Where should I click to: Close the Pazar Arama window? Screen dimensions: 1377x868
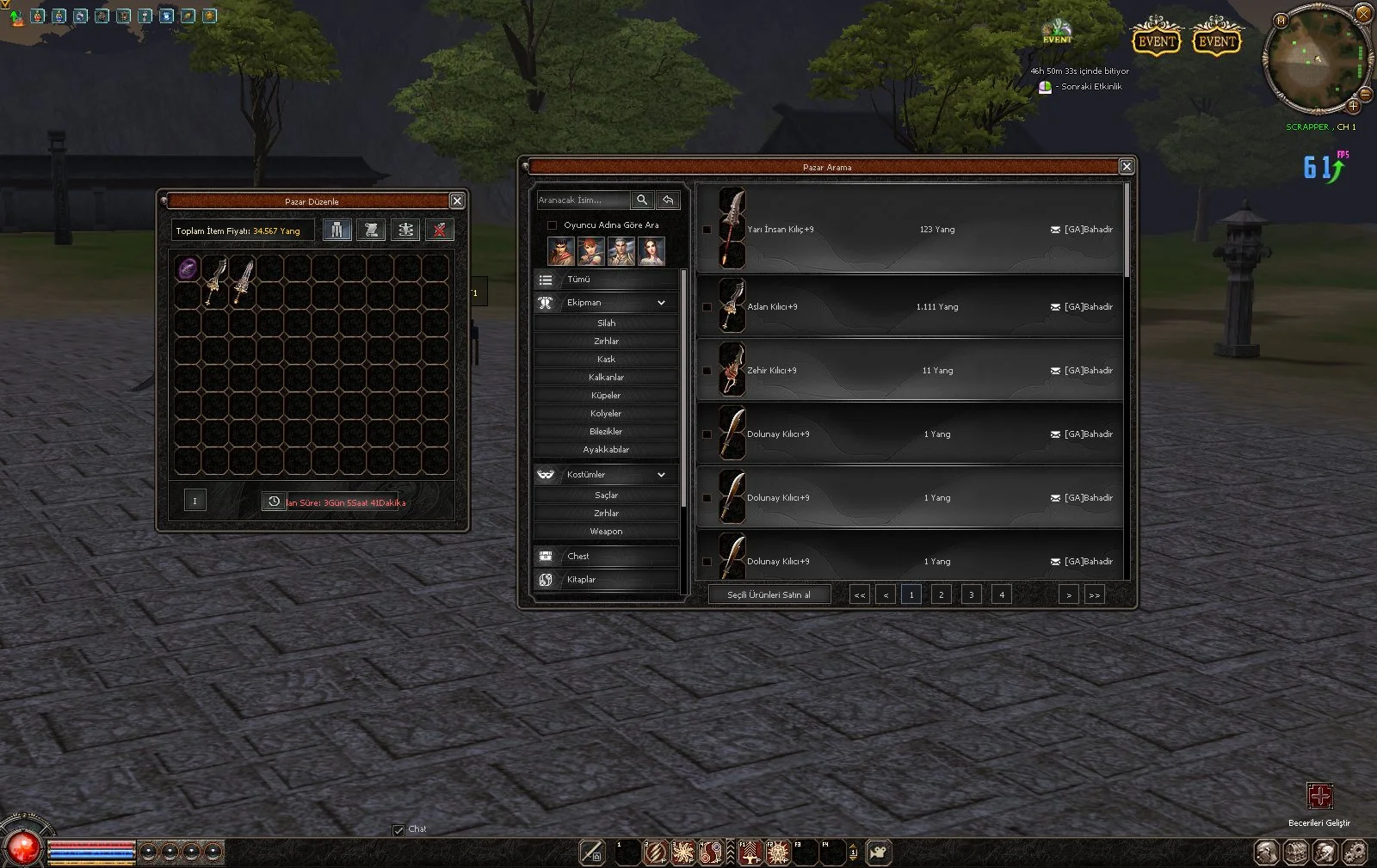tap(1126, 166)
